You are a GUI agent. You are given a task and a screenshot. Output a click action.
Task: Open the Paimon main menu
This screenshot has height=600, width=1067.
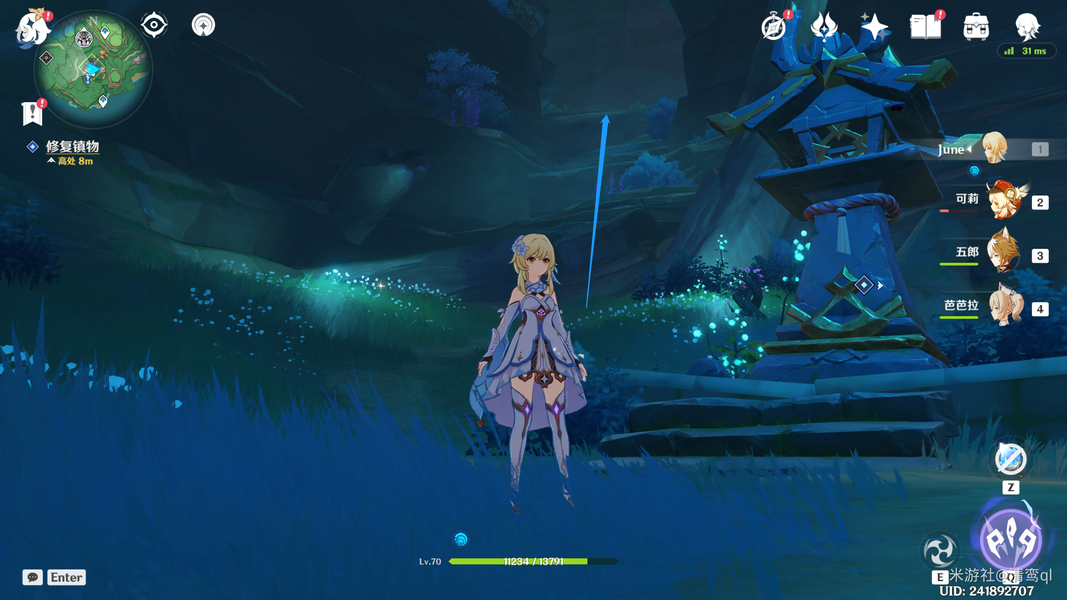coord(33,28)
